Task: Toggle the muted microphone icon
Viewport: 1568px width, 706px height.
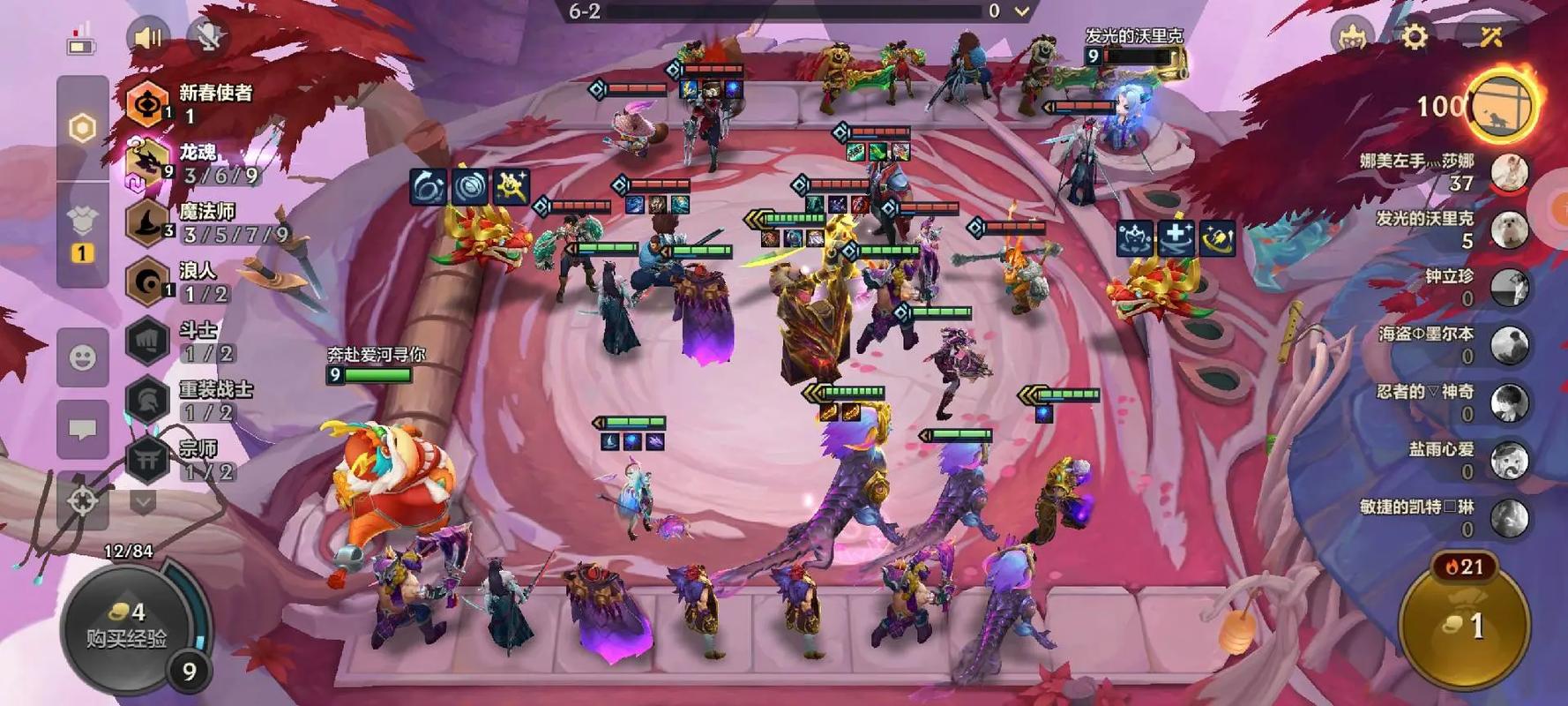Action: (208, 37)
